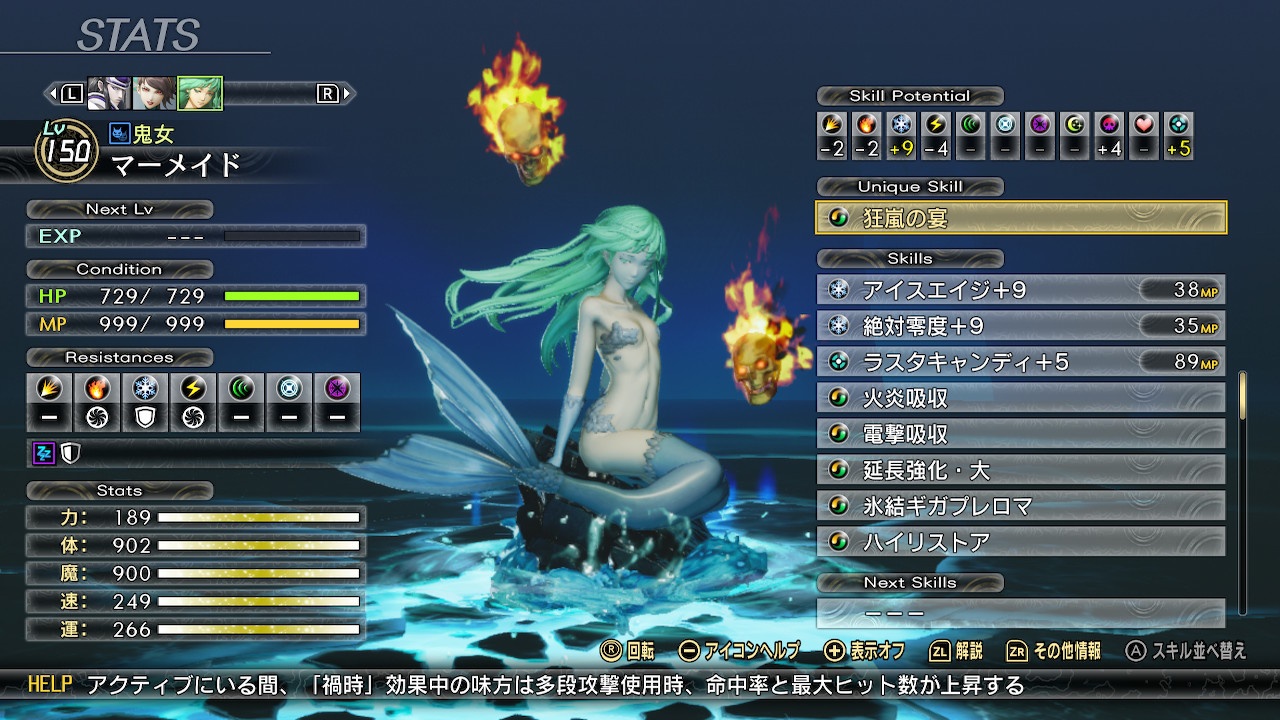The height and width of the screenshot is (720, 1280).
Task: Choose the アイスエイジ+9 skill row
Action: pyautogui.click(x=1021, y=290)
